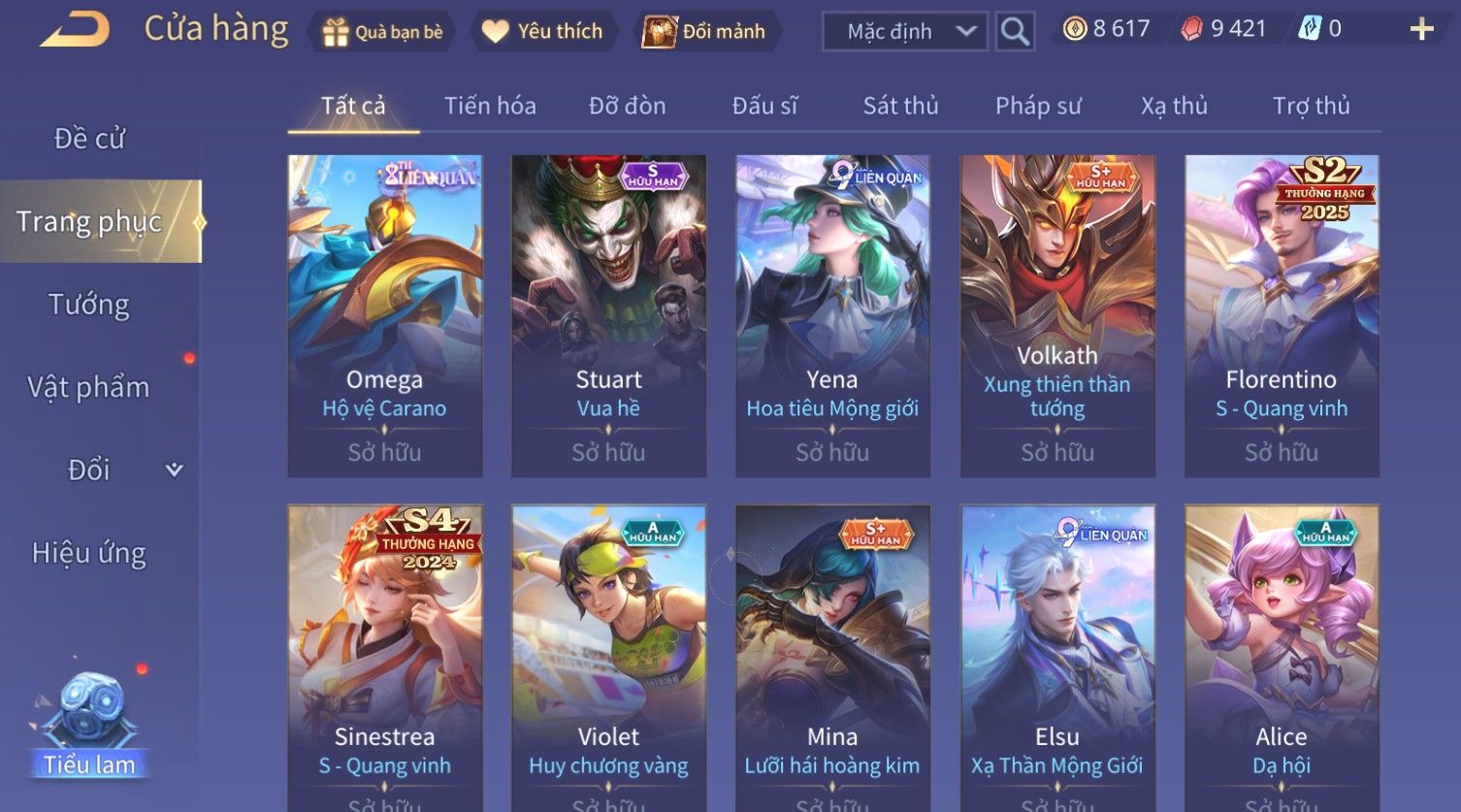Viewport: 1461px width, 812px height.
Task: Show the Pháp sư skins tab
Action: coord(1037,106)
